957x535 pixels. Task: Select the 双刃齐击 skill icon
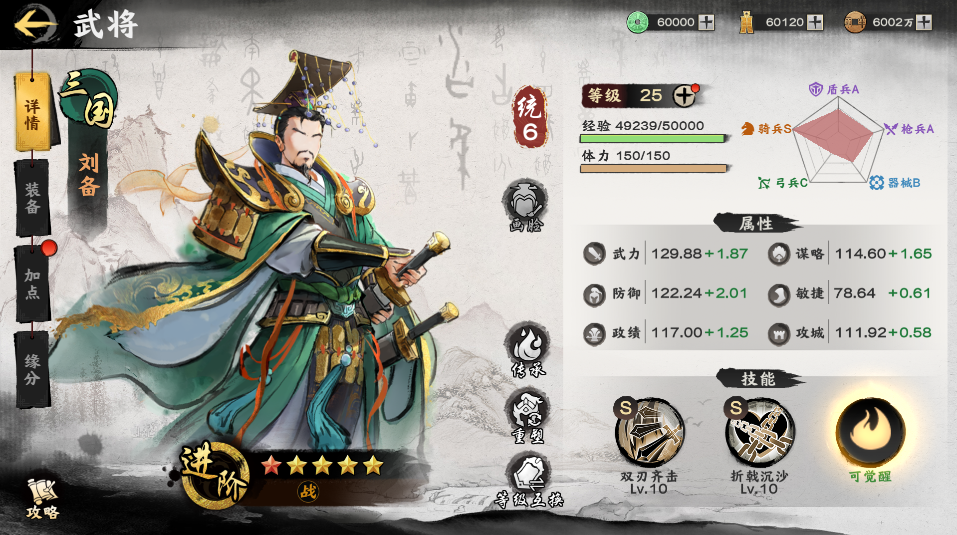pyautogui.click(x=649, y=432)
